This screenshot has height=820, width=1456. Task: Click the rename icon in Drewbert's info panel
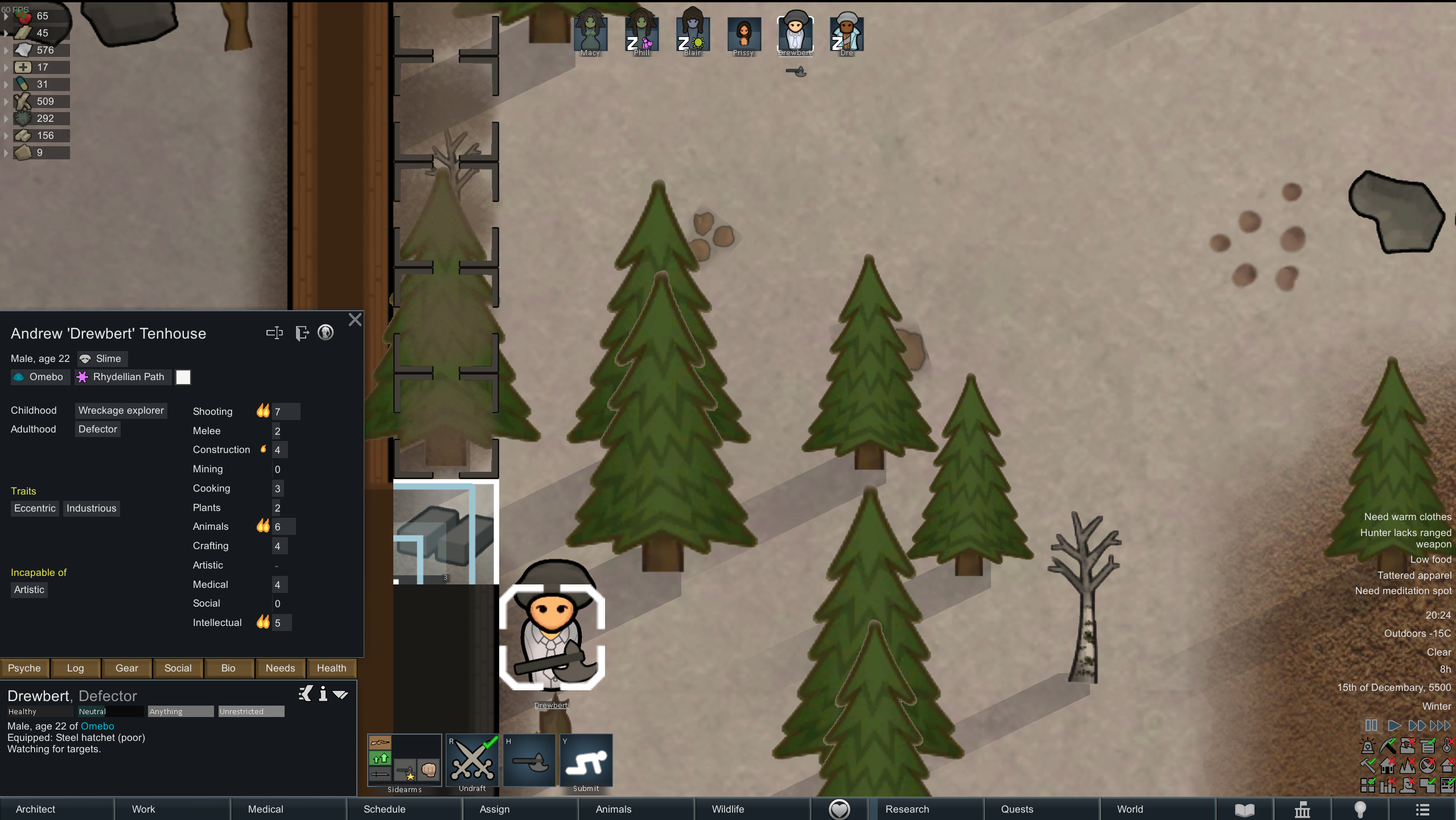[x=275, y=333]
